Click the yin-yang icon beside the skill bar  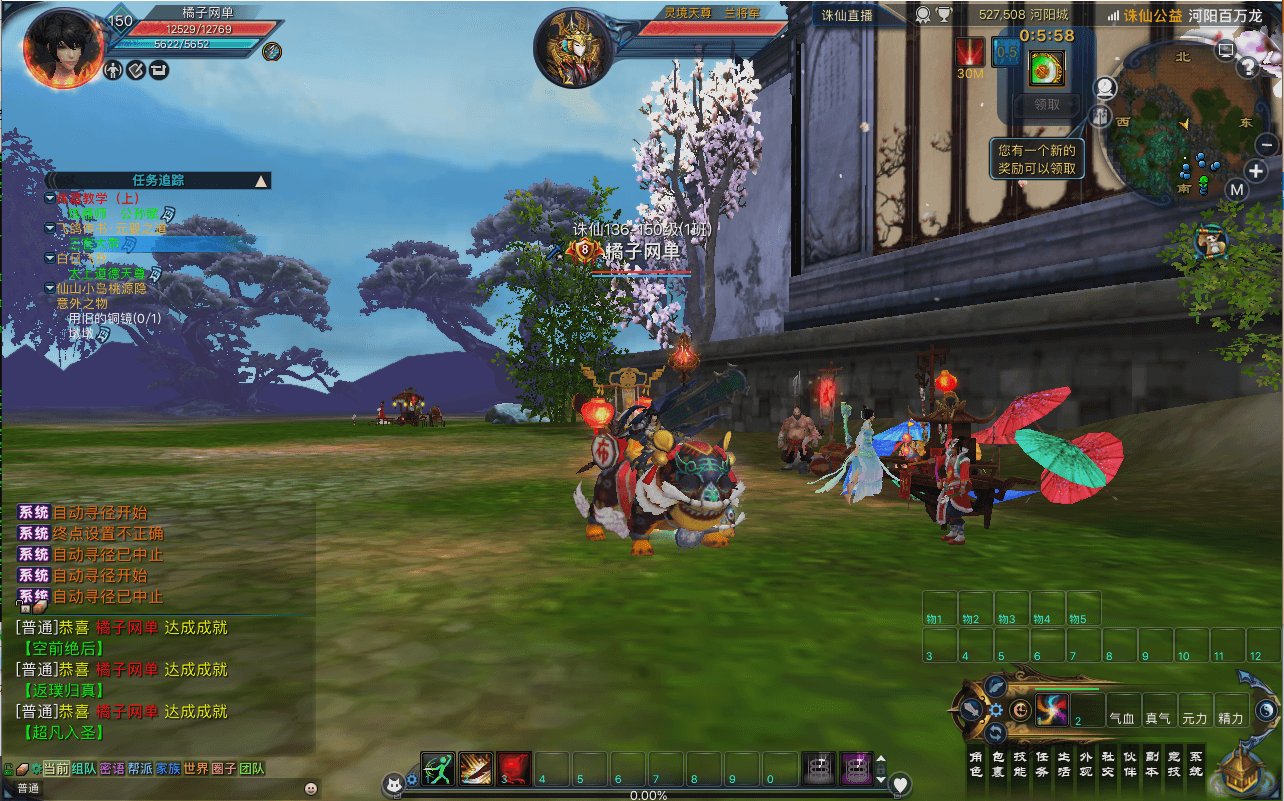(1267, 710)
